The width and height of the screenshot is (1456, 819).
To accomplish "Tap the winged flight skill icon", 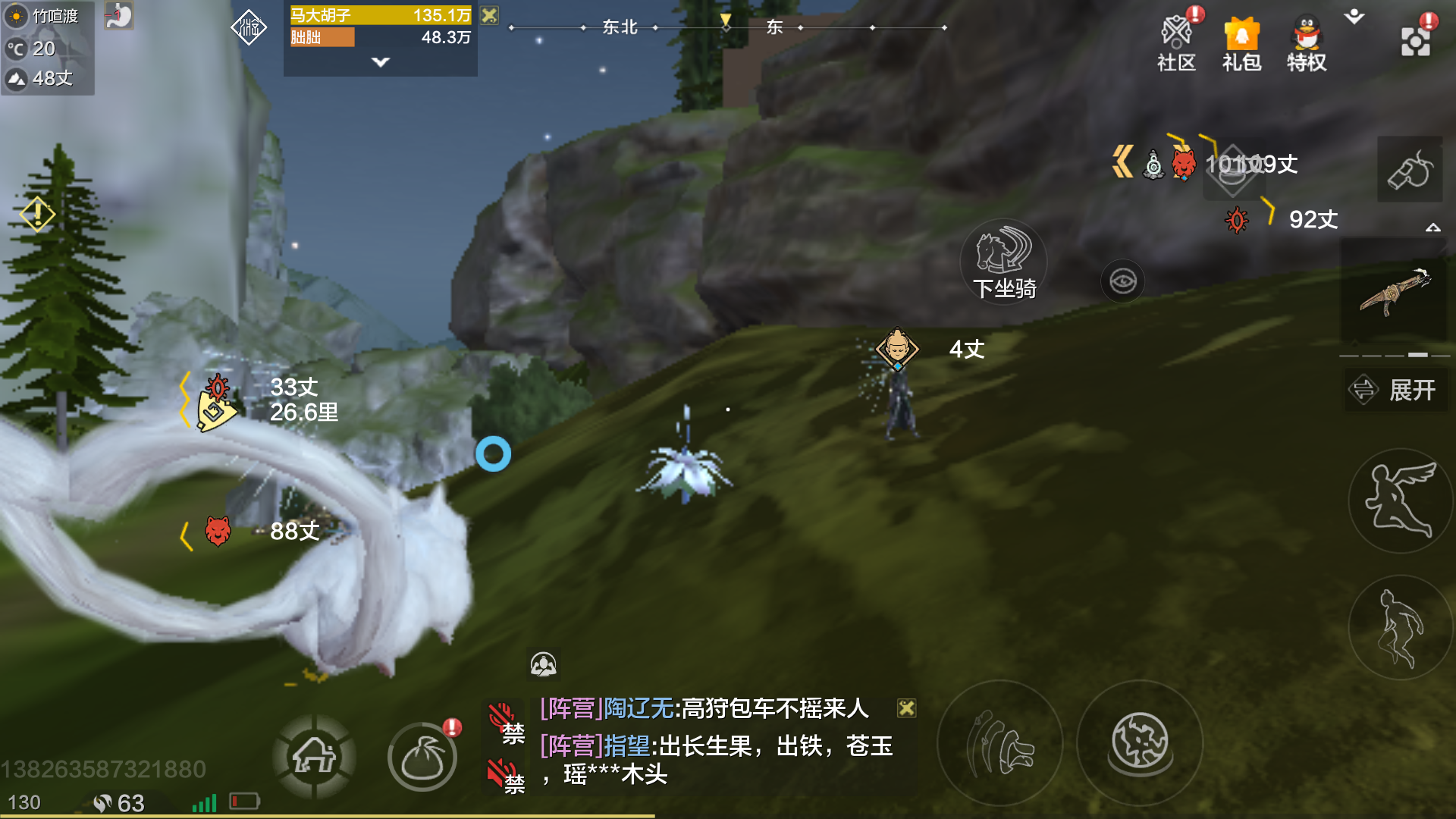I will coord(1399,500).
